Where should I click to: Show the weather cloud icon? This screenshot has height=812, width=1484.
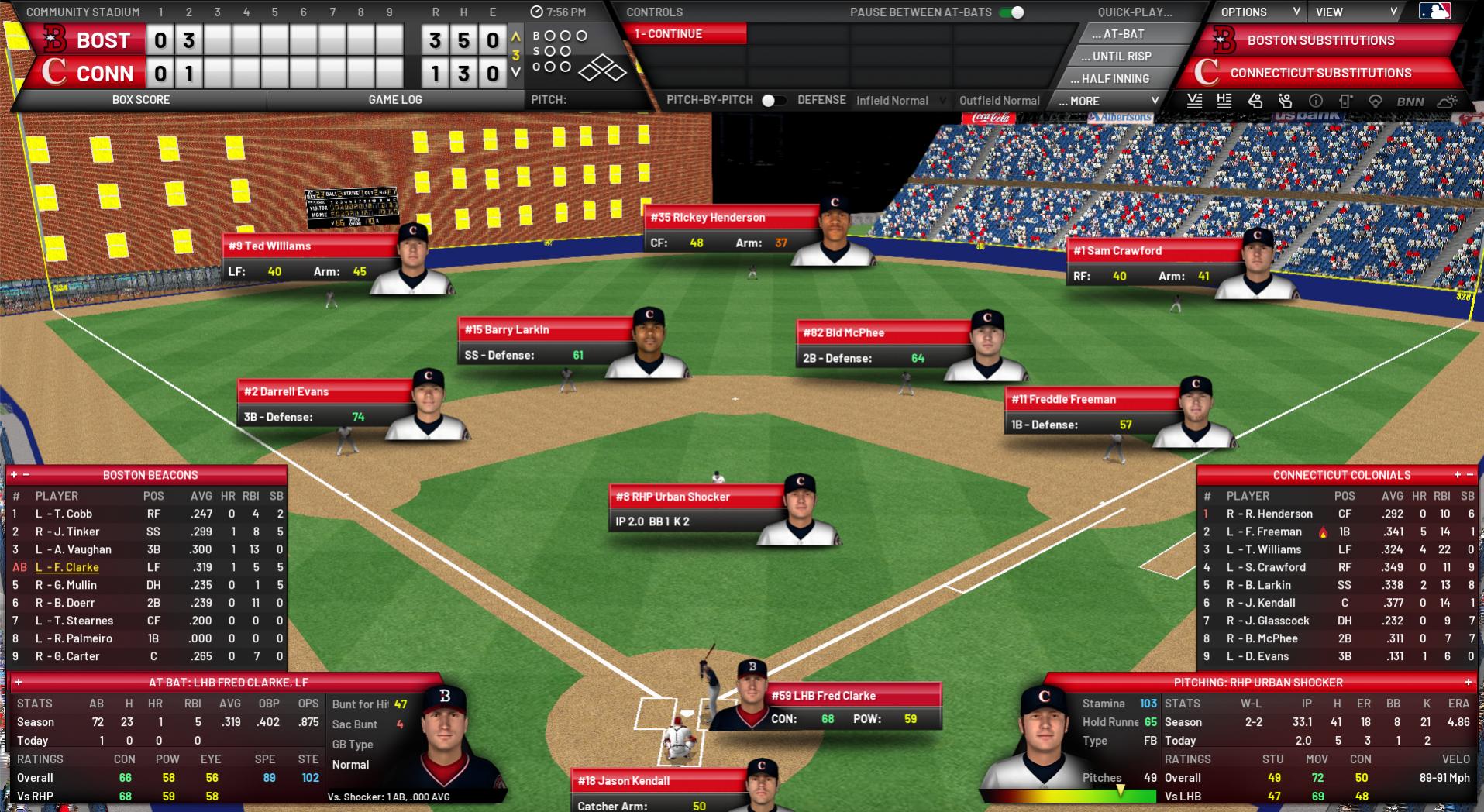1447,101
